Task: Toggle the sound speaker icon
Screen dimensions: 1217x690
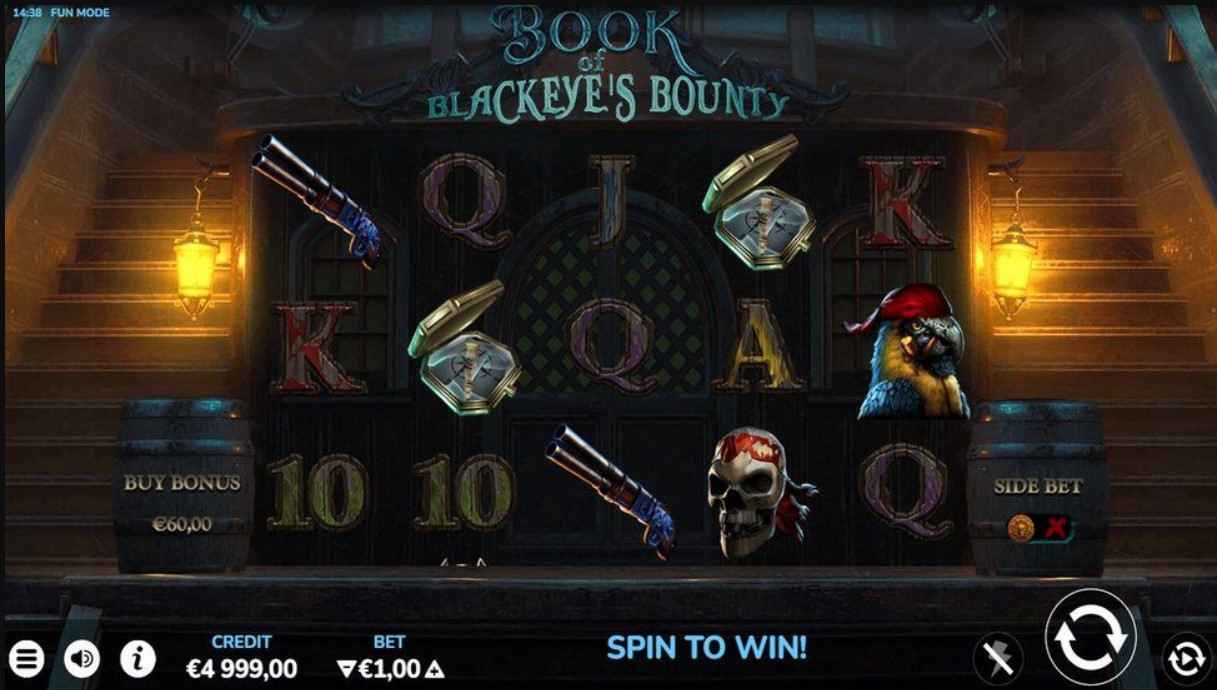Action: tap(83, 659)
